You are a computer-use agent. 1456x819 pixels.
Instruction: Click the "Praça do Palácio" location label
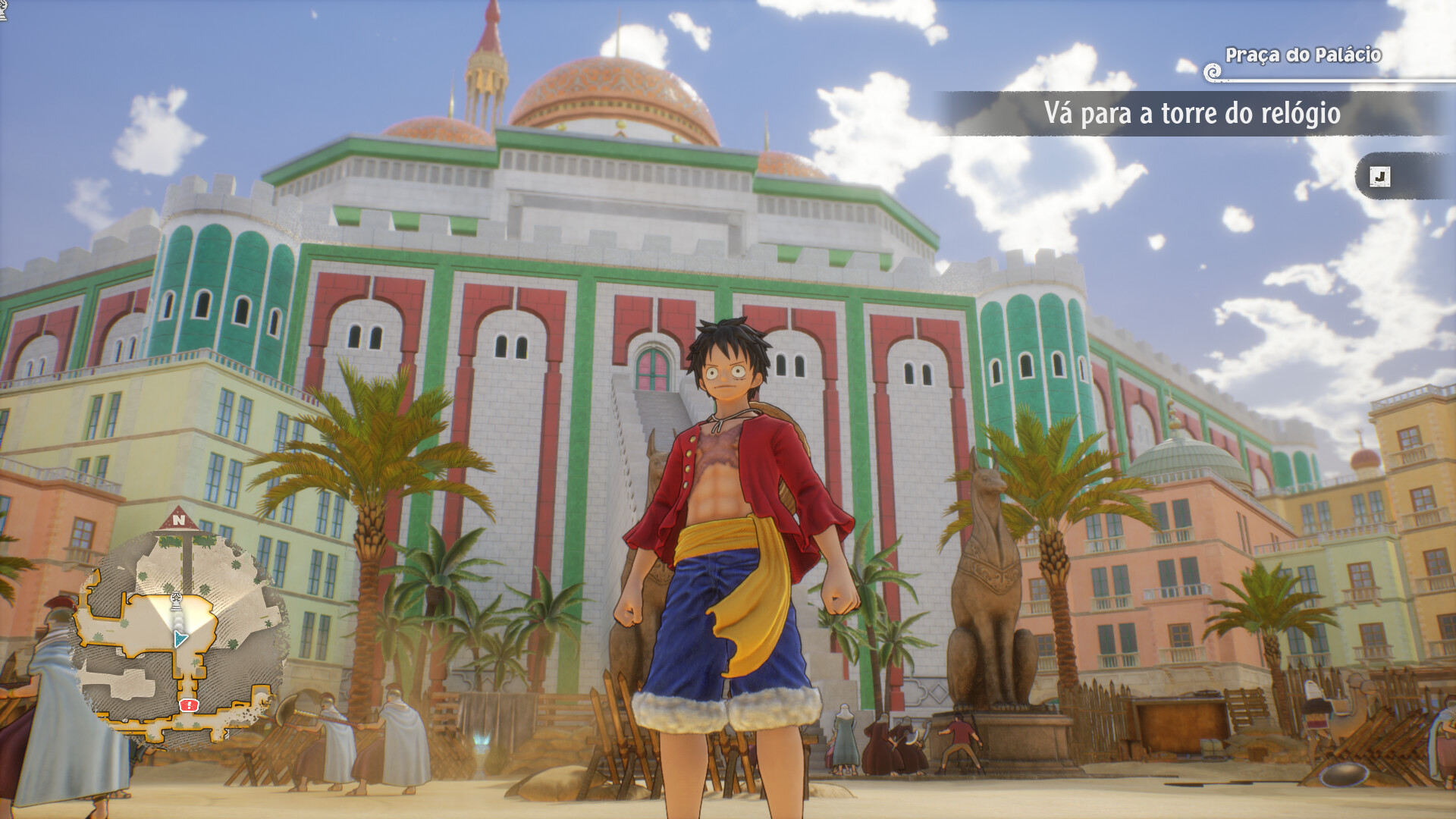[x=1303, y=55]
